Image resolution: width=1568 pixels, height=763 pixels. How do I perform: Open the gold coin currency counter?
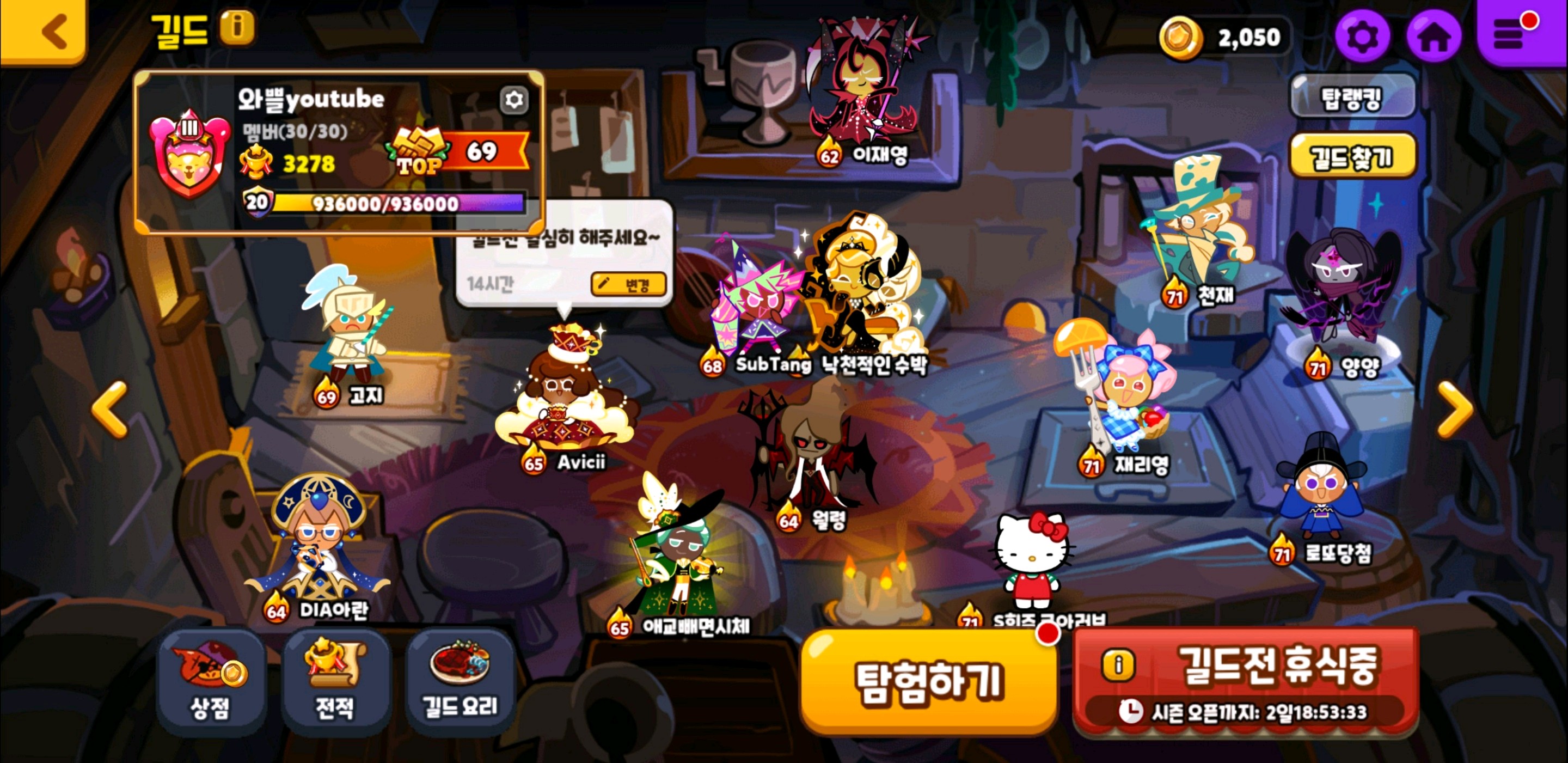(x=1223, y=38)
